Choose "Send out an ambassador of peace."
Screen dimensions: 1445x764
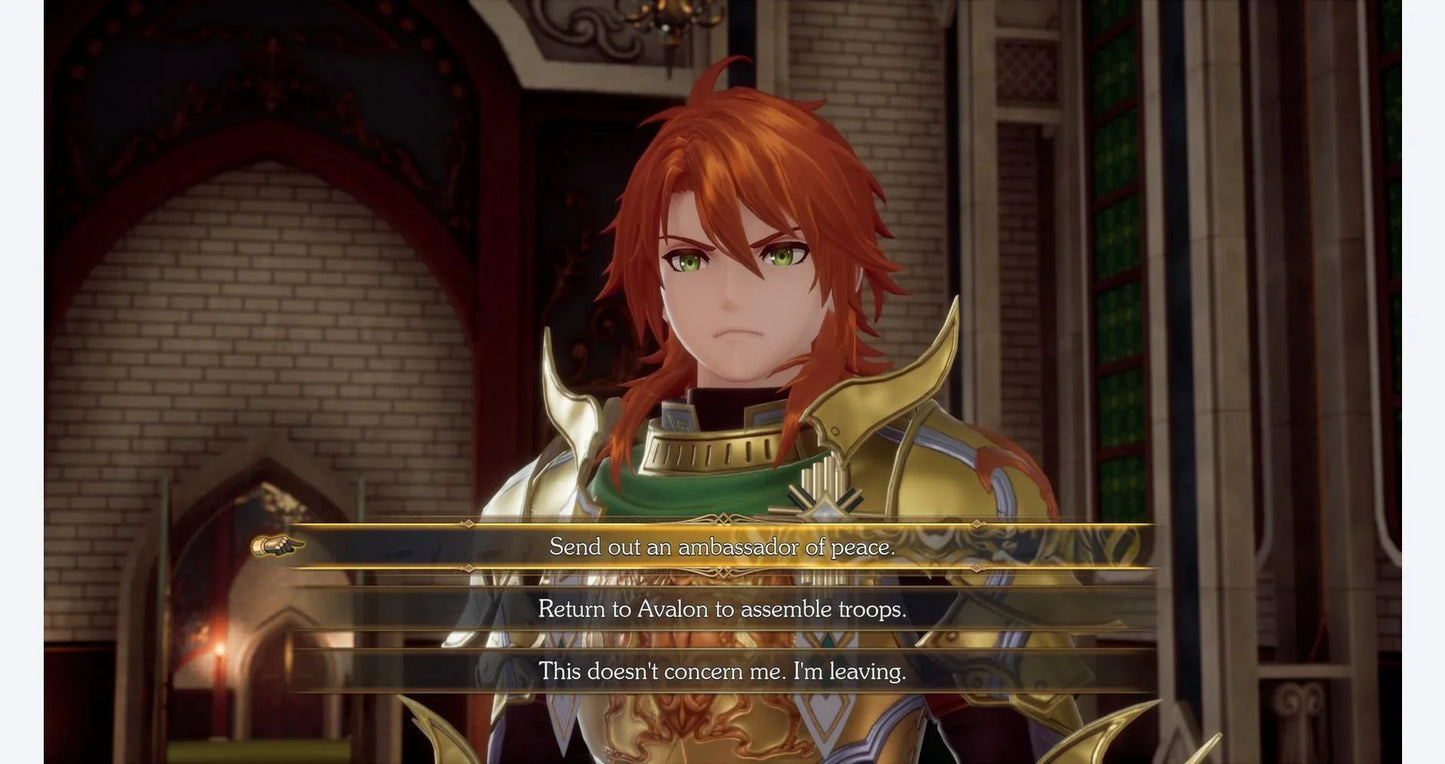point(722,547)
